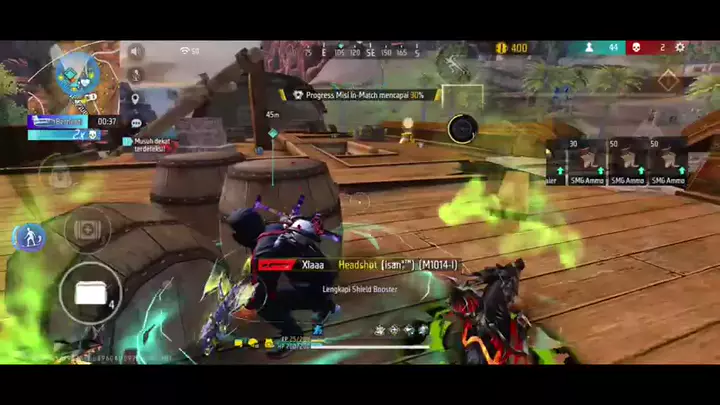Open the quick chat bubble icon

pyautogui.click(x=136, y=123)
